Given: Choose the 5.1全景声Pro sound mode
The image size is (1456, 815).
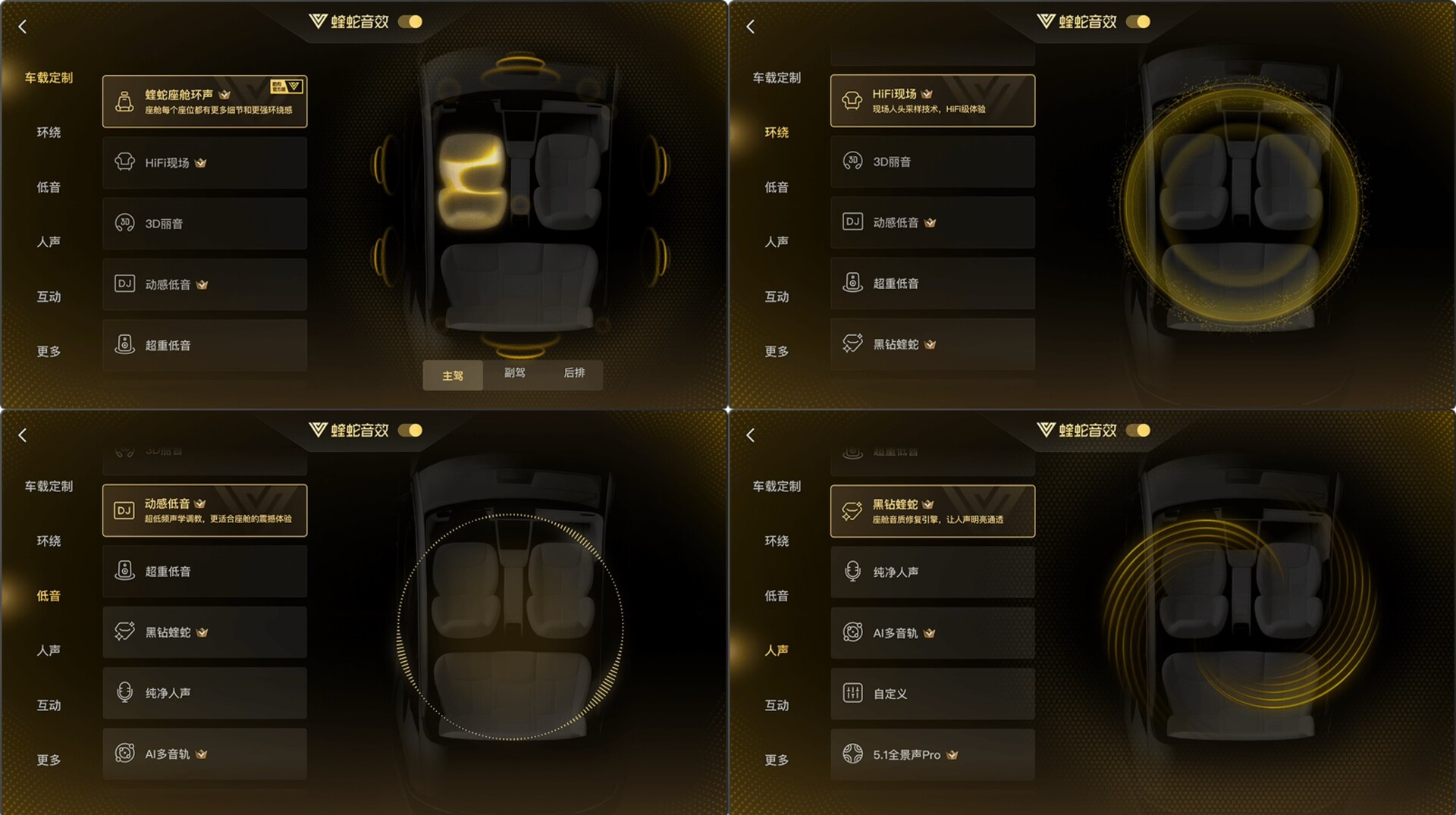Looking at the screenshot, I should click(932, 755).
